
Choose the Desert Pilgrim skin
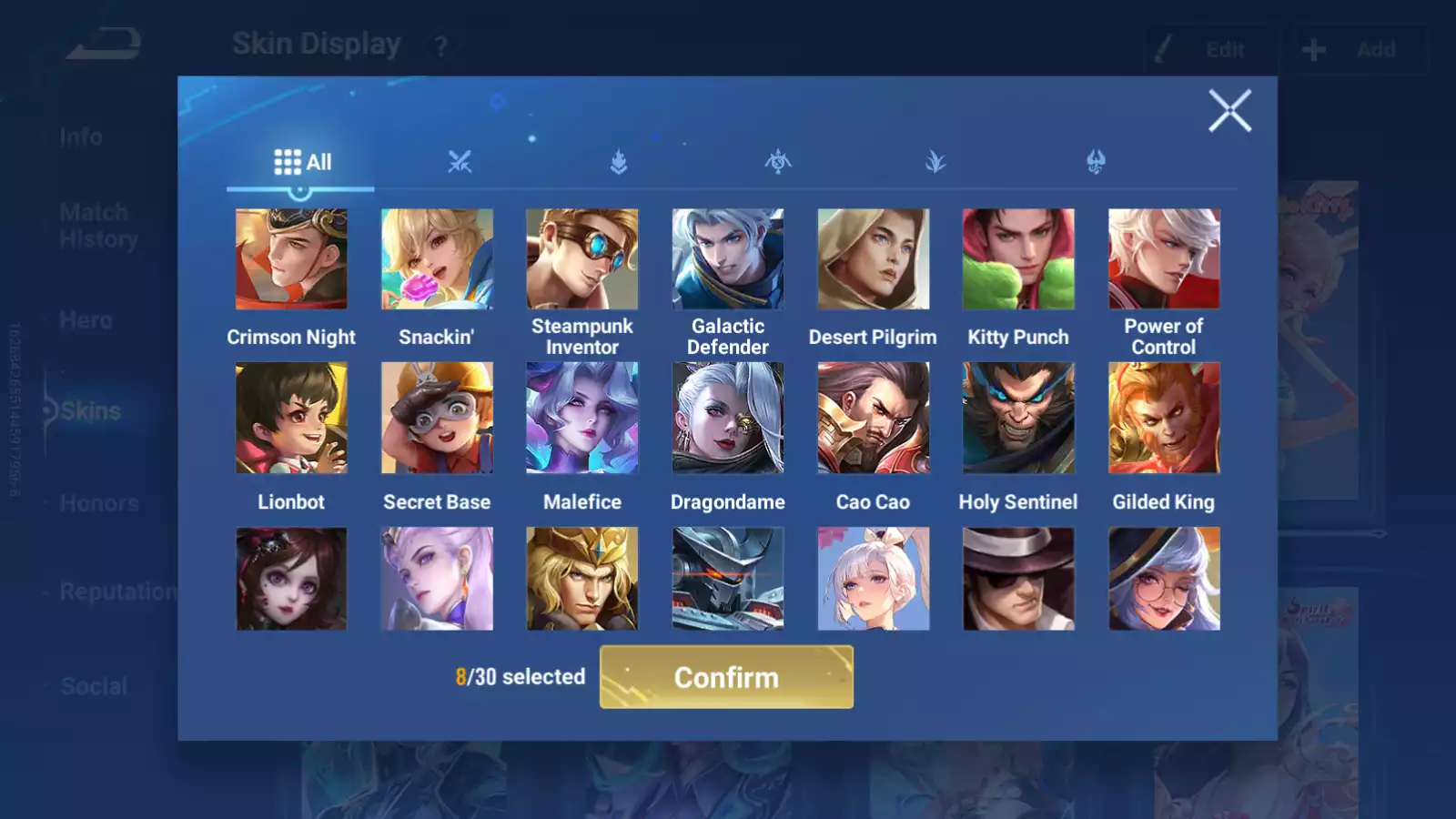pyautogui.click(x=873, y=259)
